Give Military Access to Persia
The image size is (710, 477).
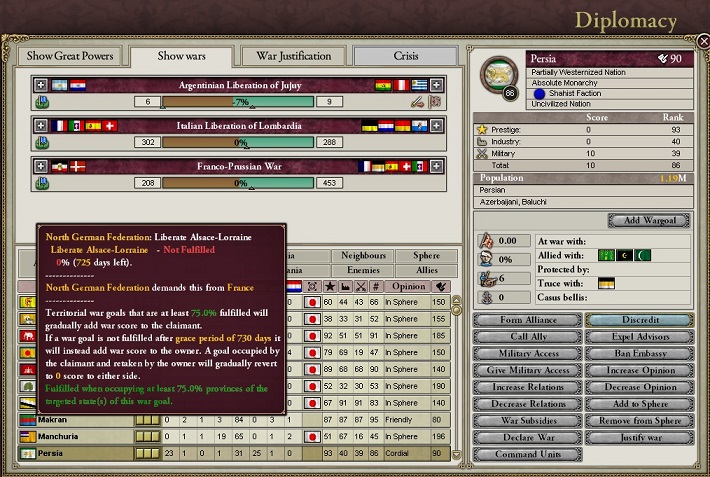point(527,370)
